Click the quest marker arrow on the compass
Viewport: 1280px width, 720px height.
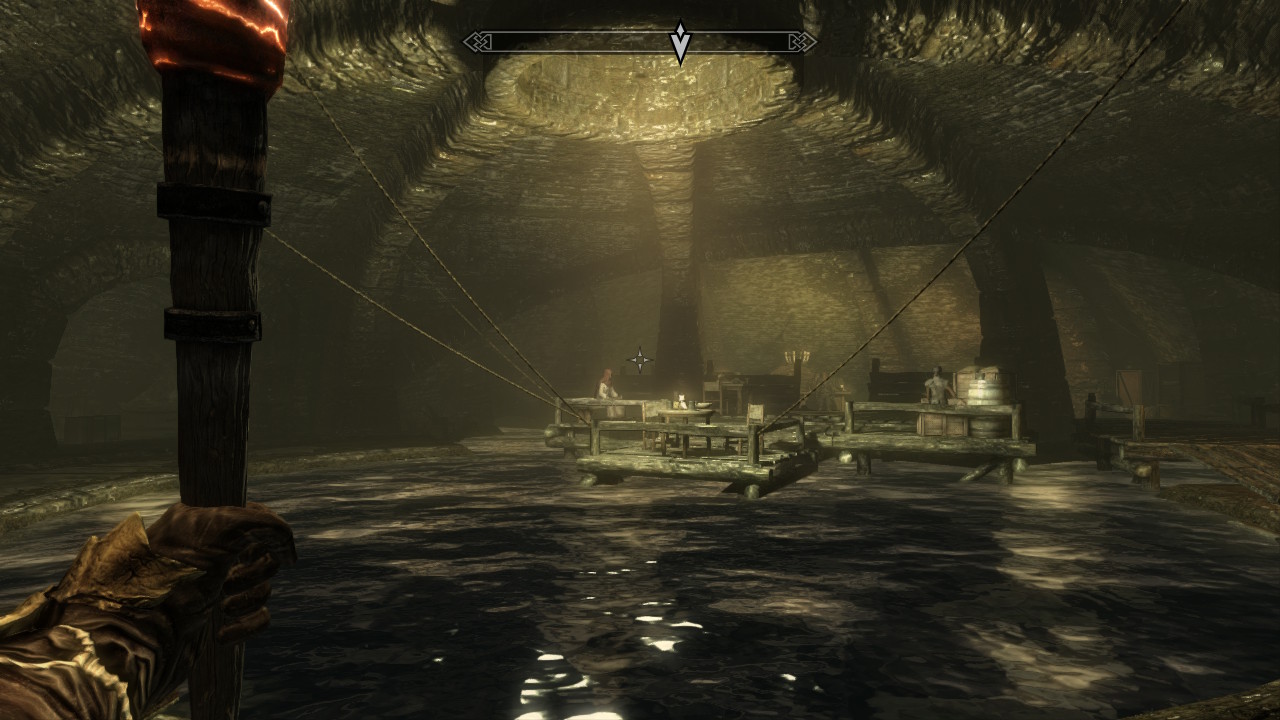click(680, 43)
